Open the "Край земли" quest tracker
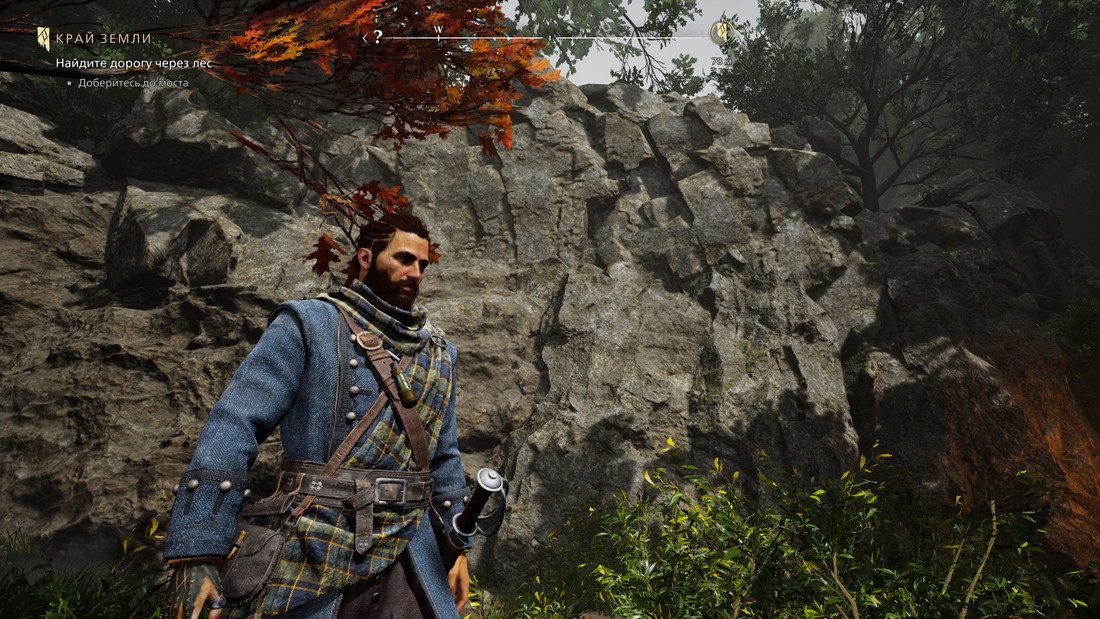Image resolution: width=1100 pixels, height=619 pixels. pos(103,39)
